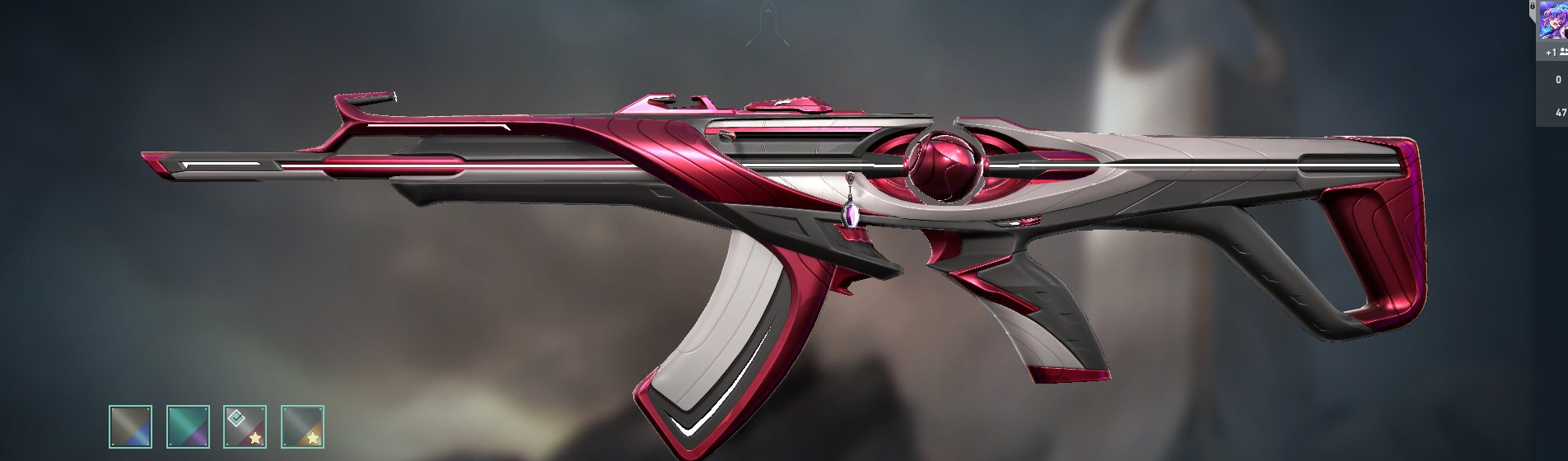The width and height of the screenshot is (1568, 461).
Task: Pick the grey and orange starred variant swatch
Action: pos(302,426)
